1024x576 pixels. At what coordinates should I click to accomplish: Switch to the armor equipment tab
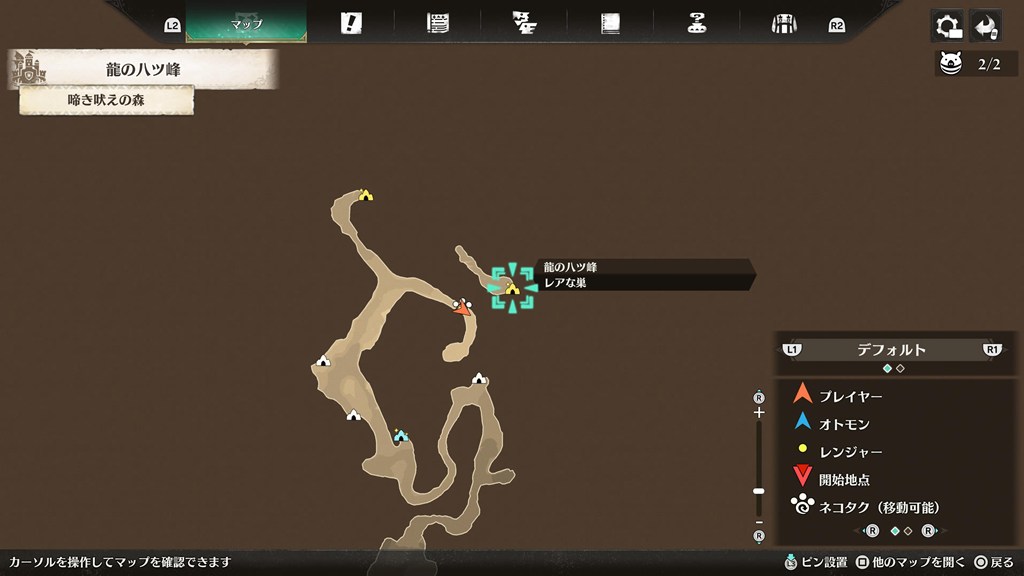coord(784,23)
